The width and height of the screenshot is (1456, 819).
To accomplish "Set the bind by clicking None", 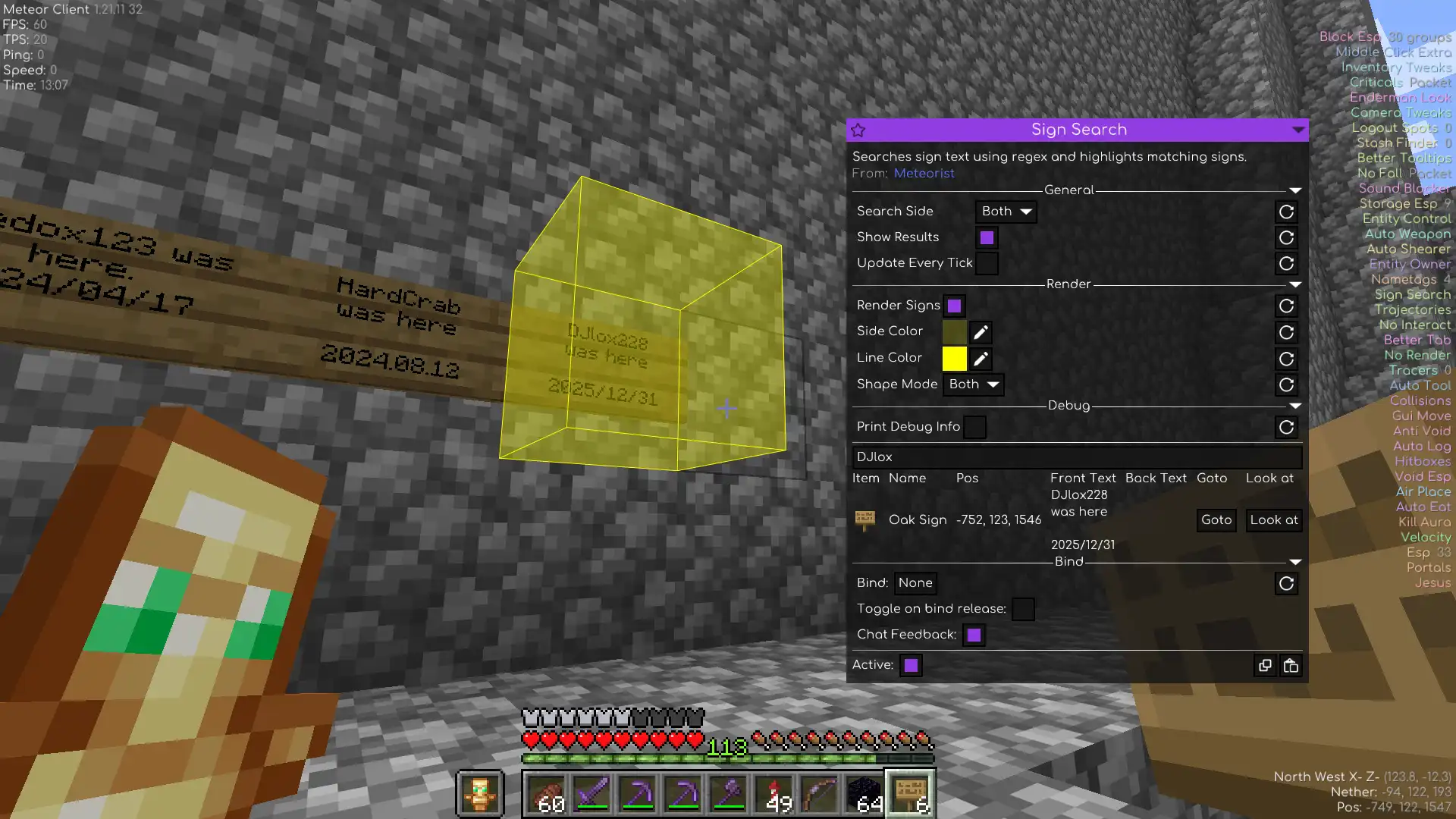I will coord(915,583).
